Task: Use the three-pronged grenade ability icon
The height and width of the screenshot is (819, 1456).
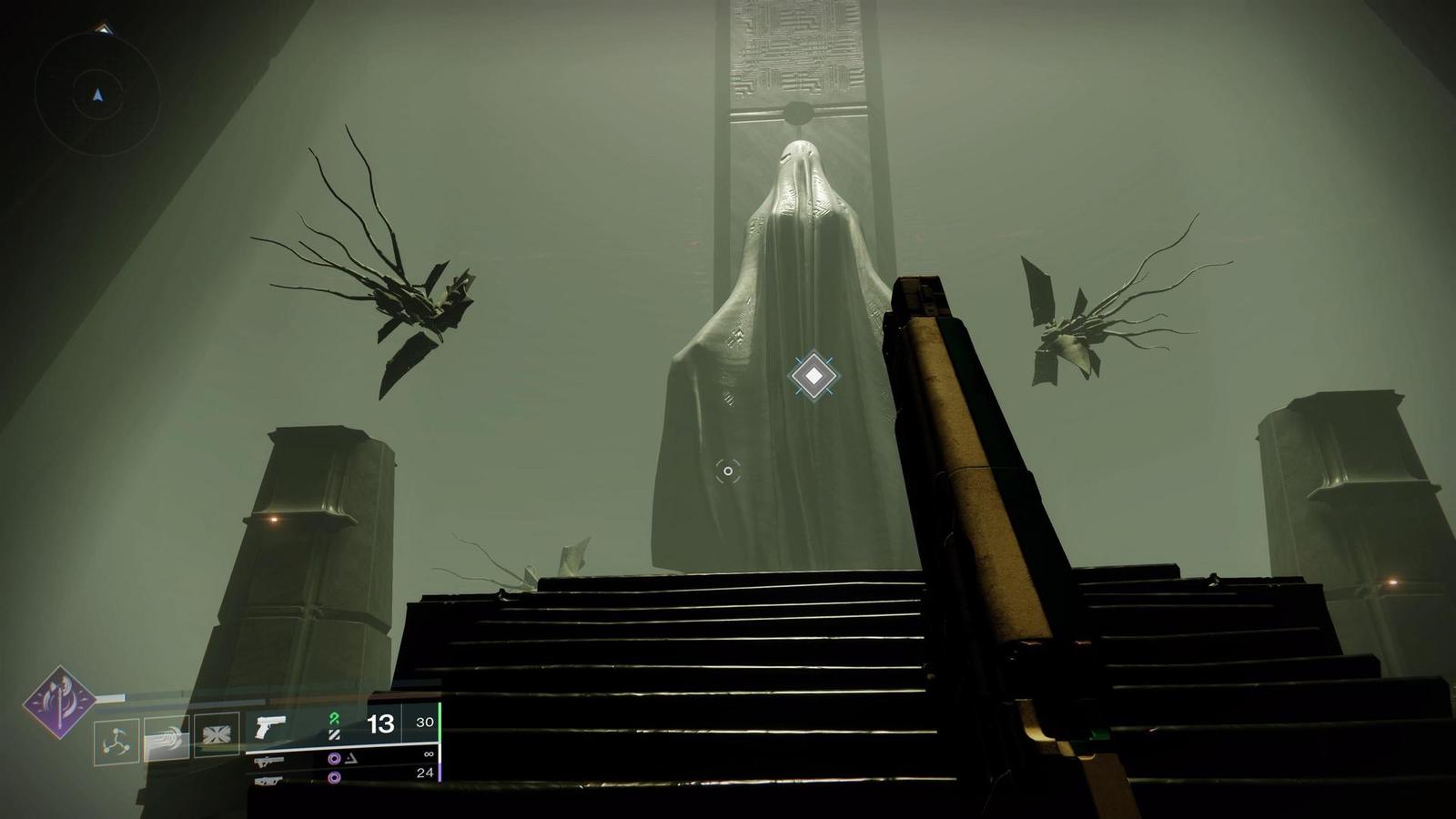Action: [x=116, y=741]
